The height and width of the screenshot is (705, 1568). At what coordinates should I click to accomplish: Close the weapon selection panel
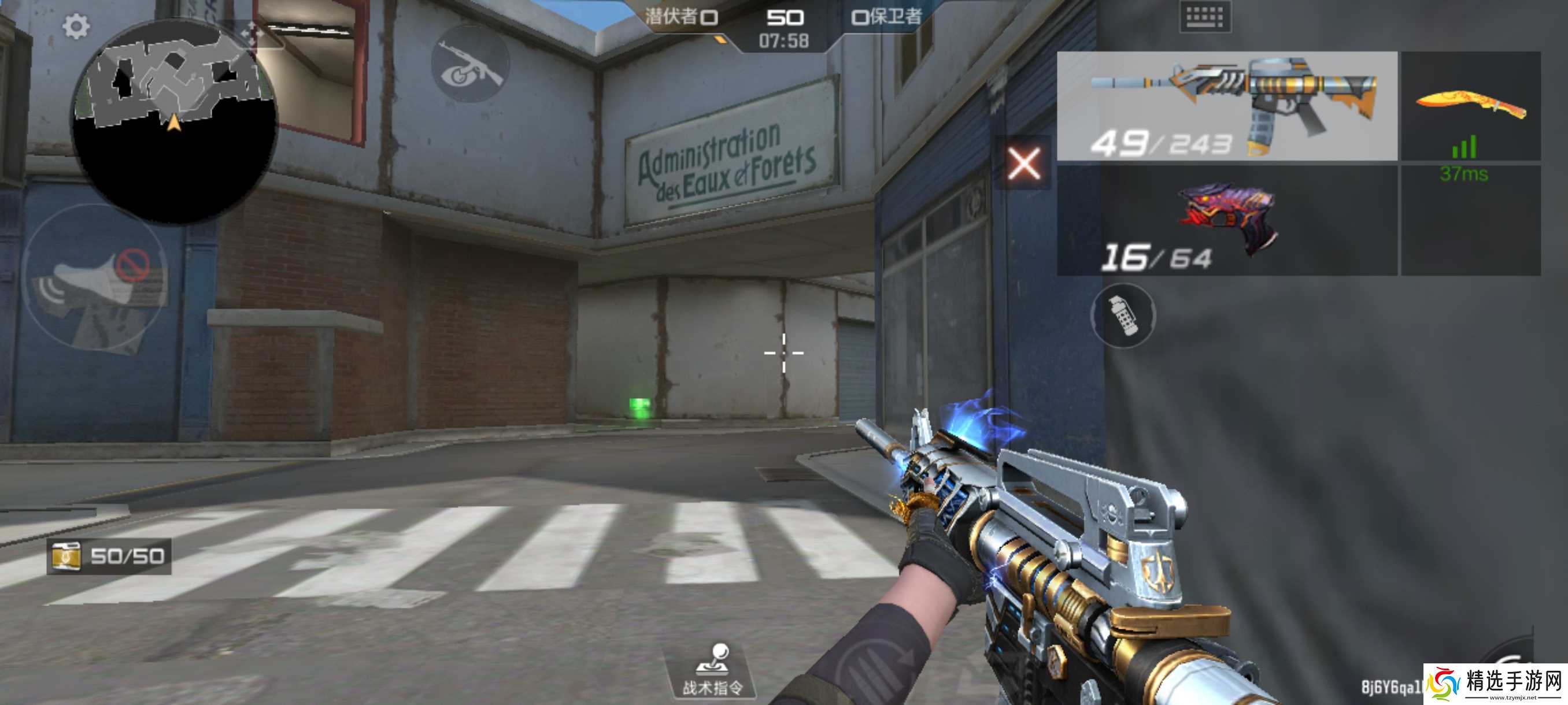pos(1024,163)
